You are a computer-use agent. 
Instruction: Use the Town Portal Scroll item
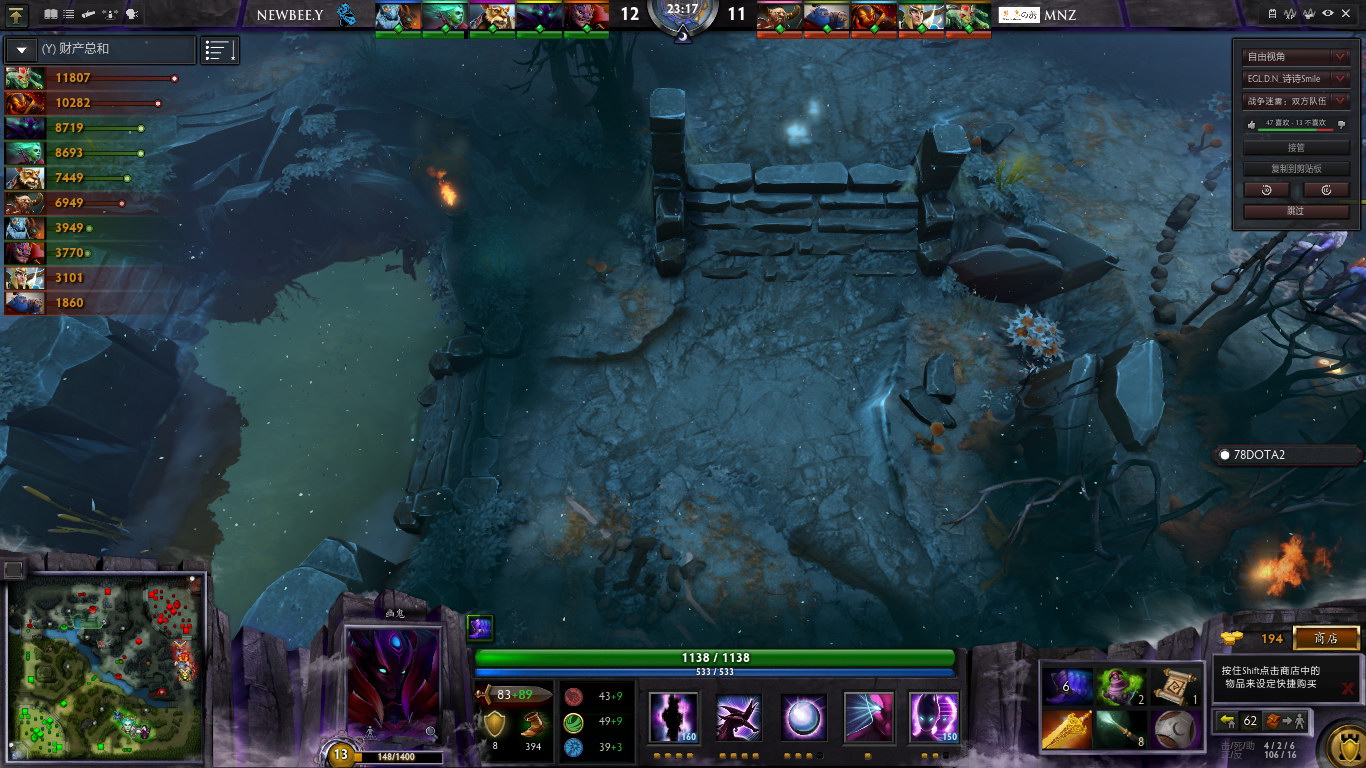tap(1174, 687)
